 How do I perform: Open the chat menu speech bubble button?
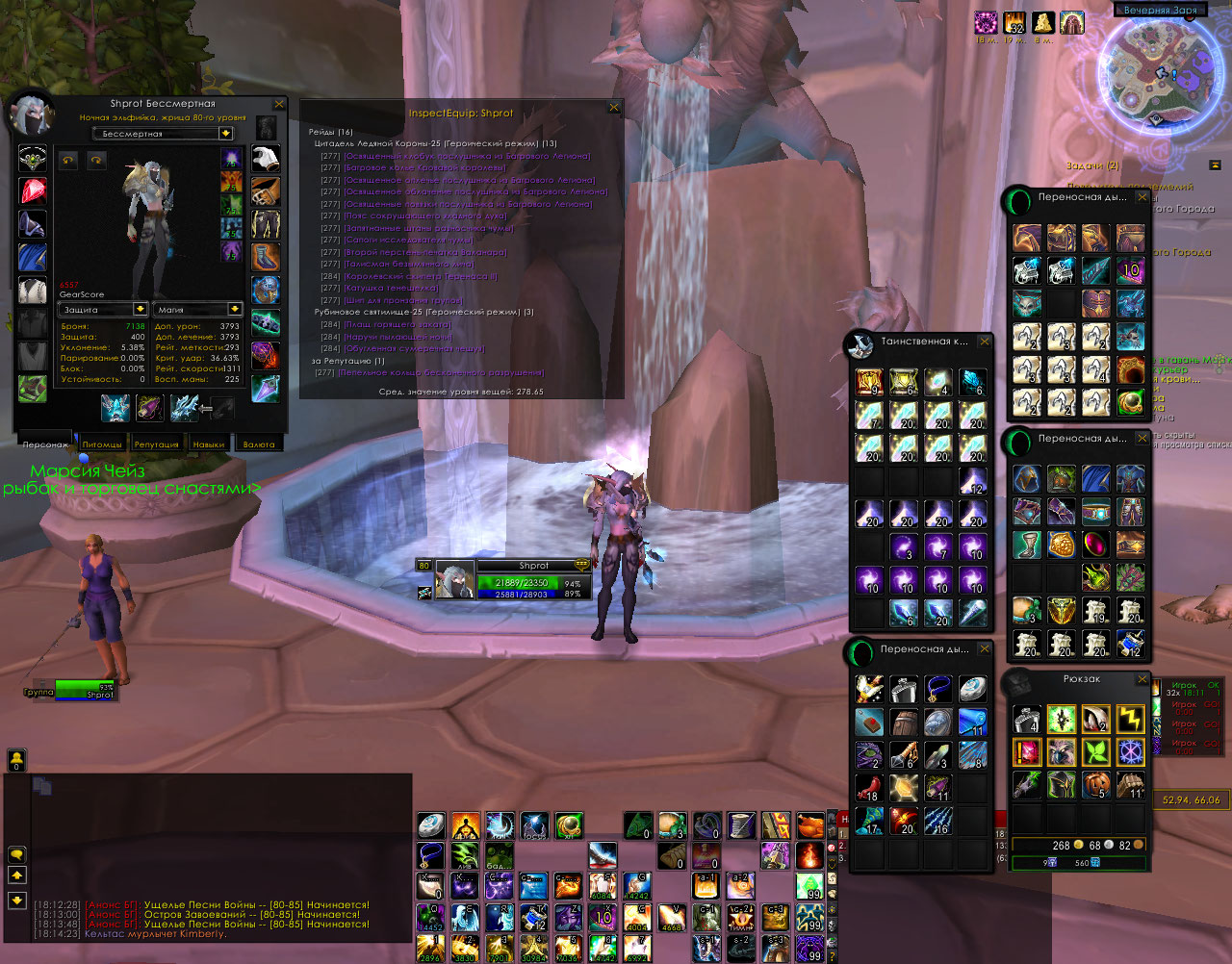click(16, 854)
